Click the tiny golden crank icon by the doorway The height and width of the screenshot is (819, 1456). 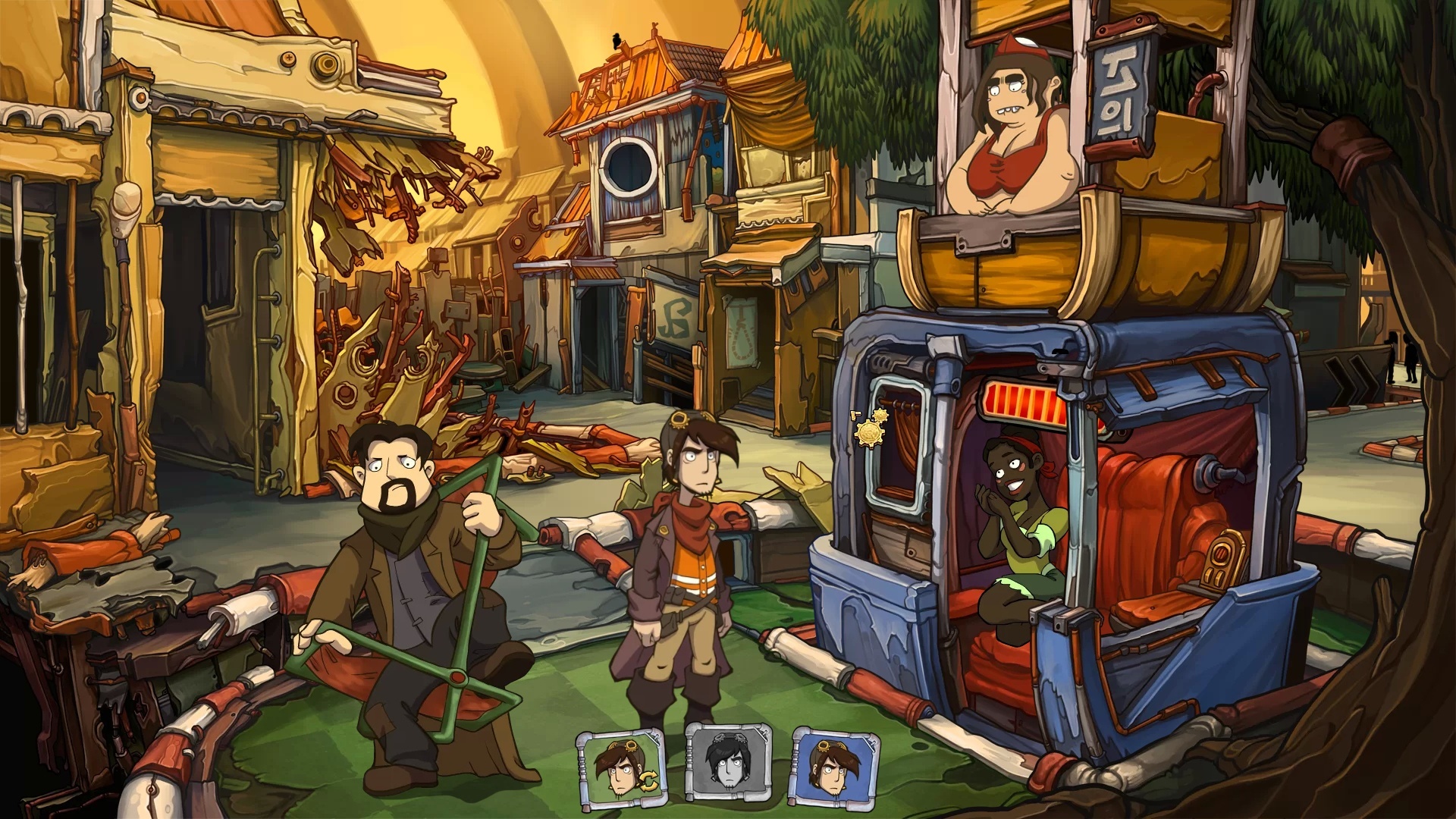(x=855, y=415)
